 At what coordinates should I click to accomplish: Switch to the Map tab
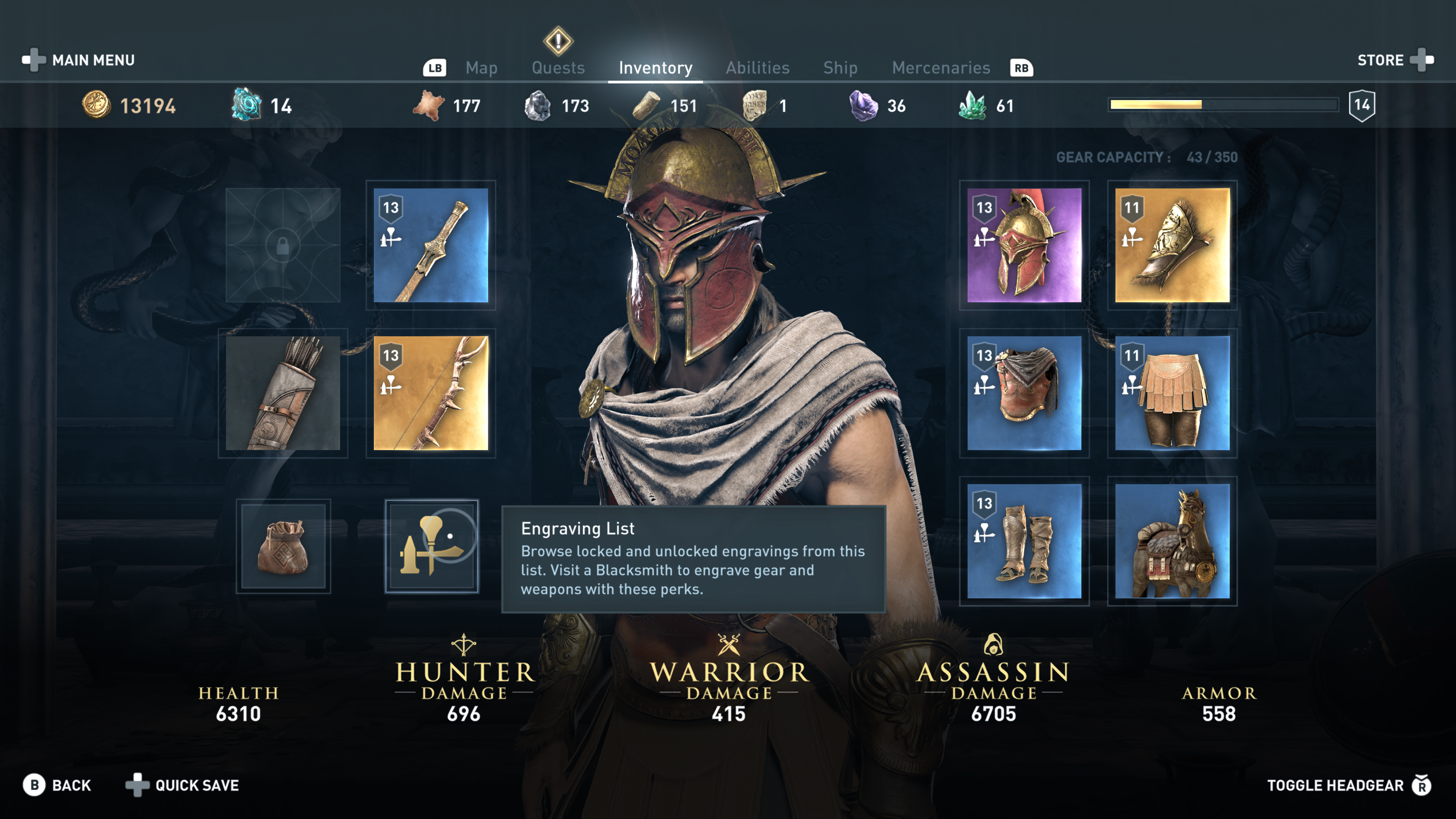click(x=481, y=68)
